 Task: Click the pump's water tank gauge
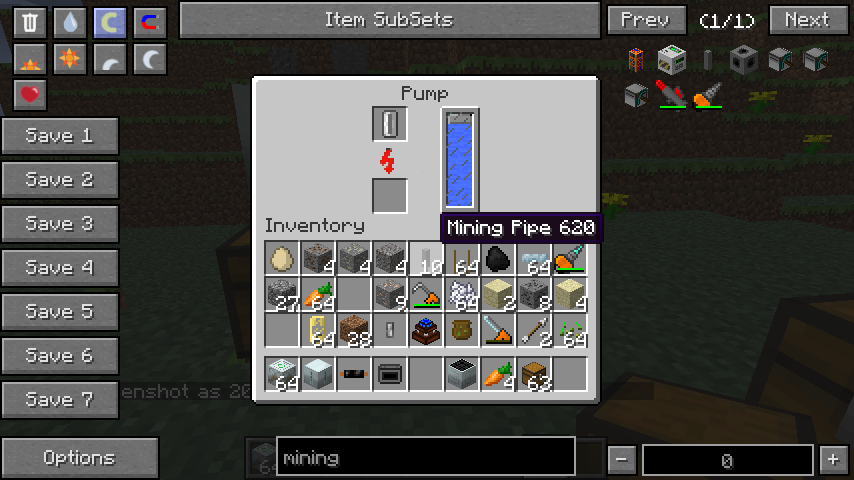(460, 159)
